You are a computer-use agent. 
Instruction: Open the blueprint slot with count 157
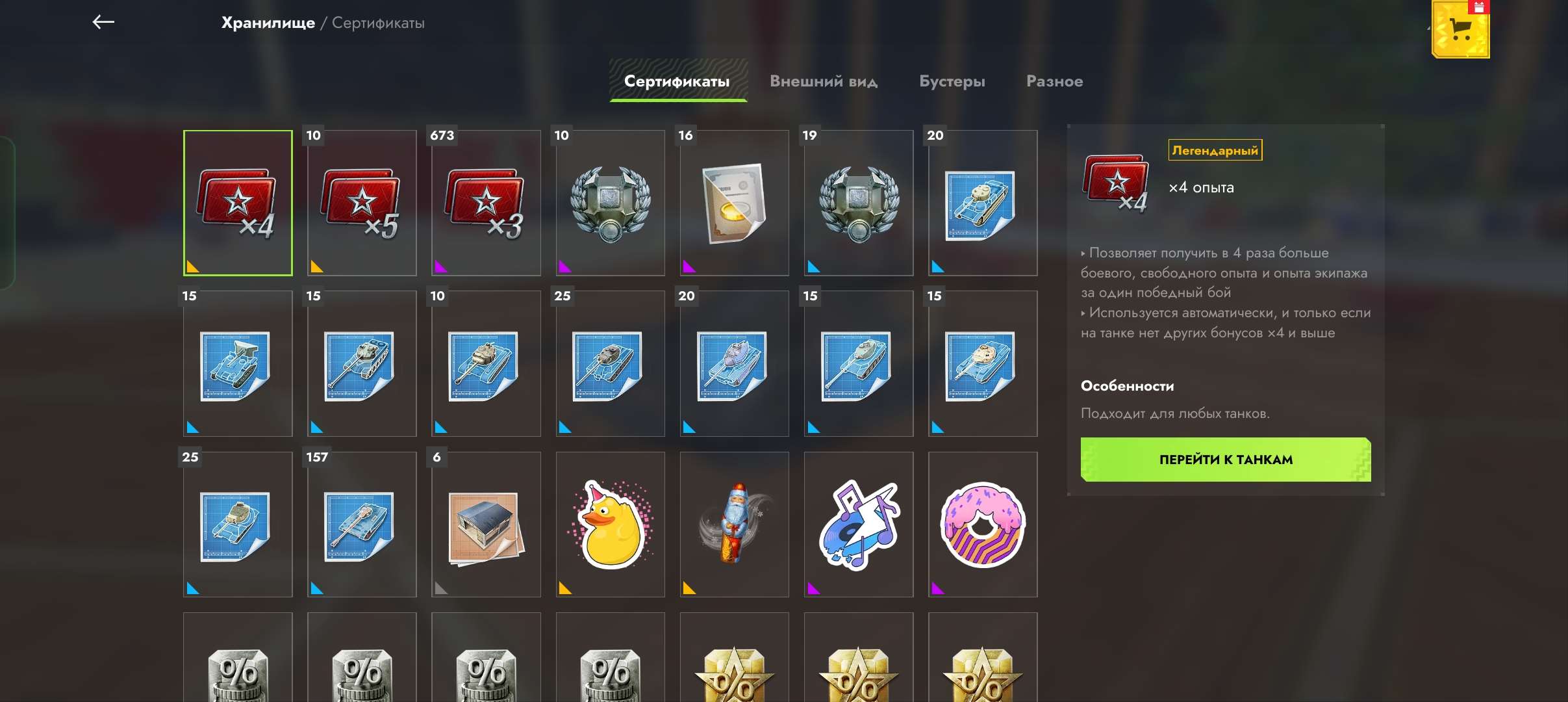click(362, 525)
